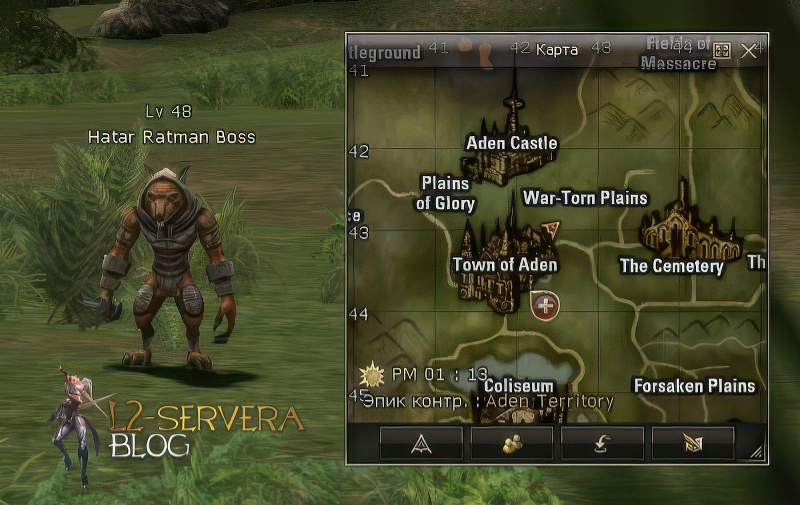This screenshot has width=800, height=505.
Task: Select Aden Castle on the map
Action: (x=512, y=143)
